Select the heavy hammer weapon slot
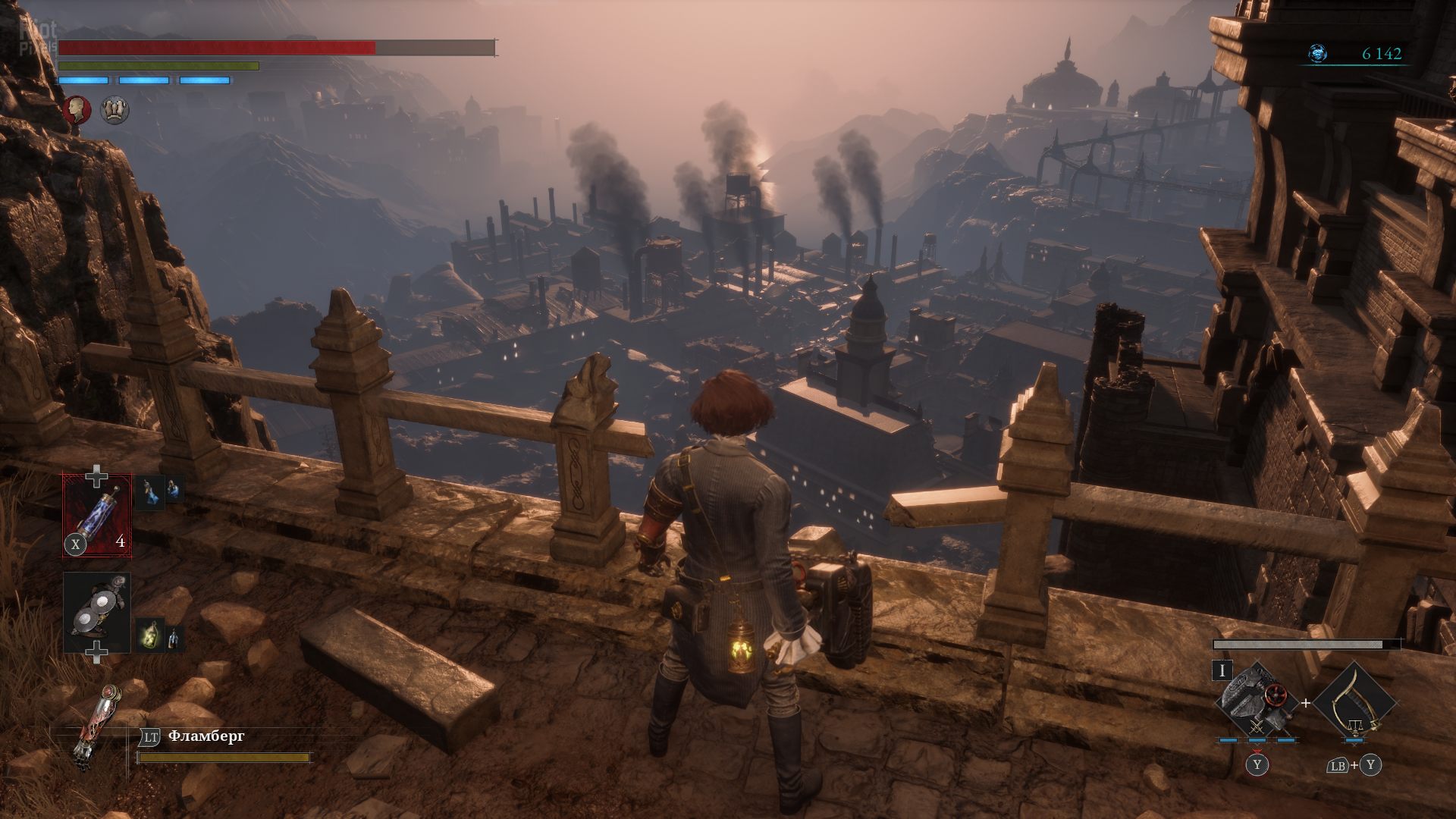 pyautogui.click(x=1255, y=703)
